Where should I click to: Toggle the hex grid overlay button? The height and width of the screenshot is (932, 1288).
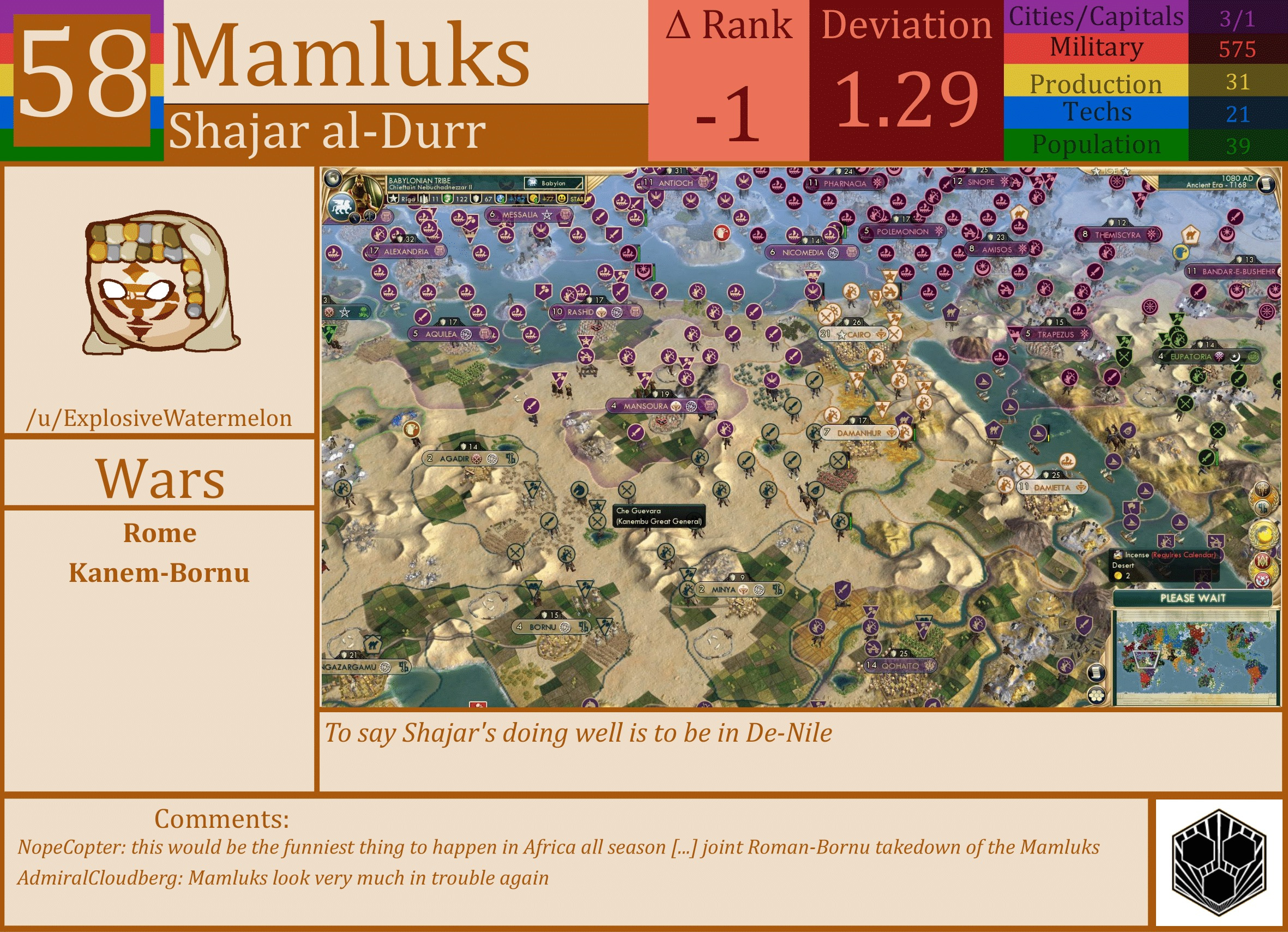click(x=1096, y=696)
